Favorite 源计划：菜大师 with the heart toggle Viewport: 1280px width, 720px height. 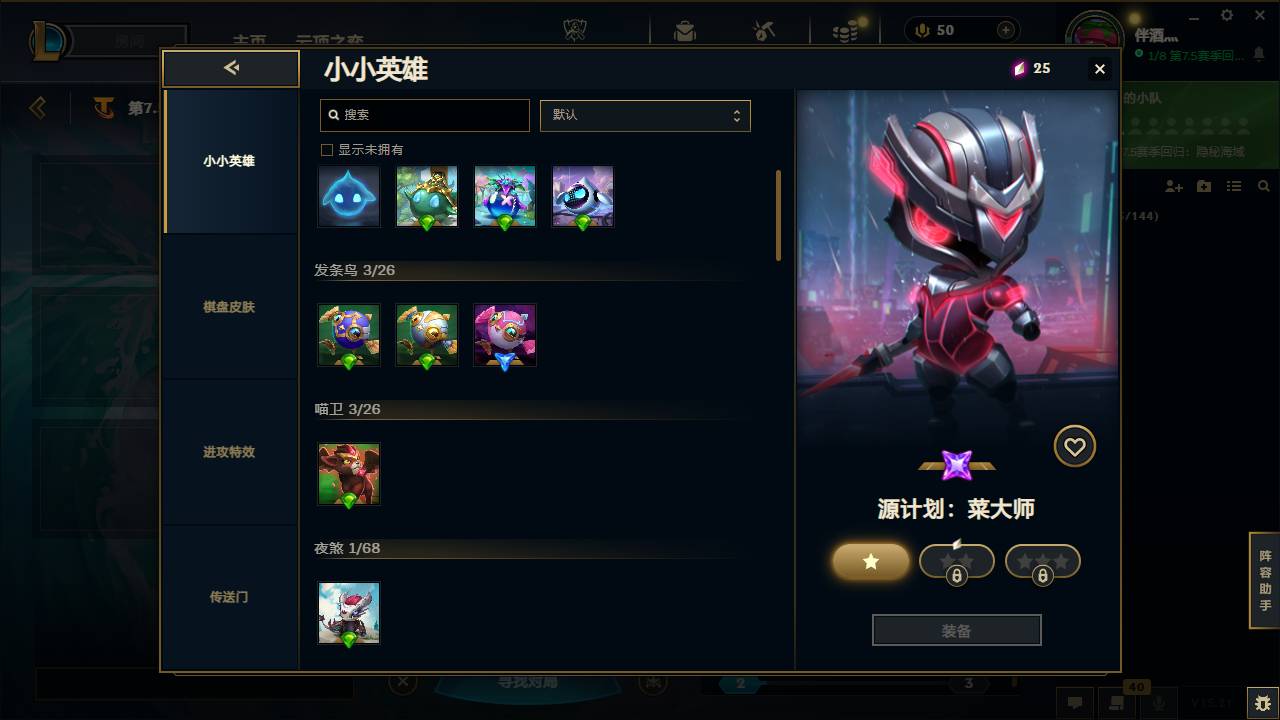point(1075,446)
